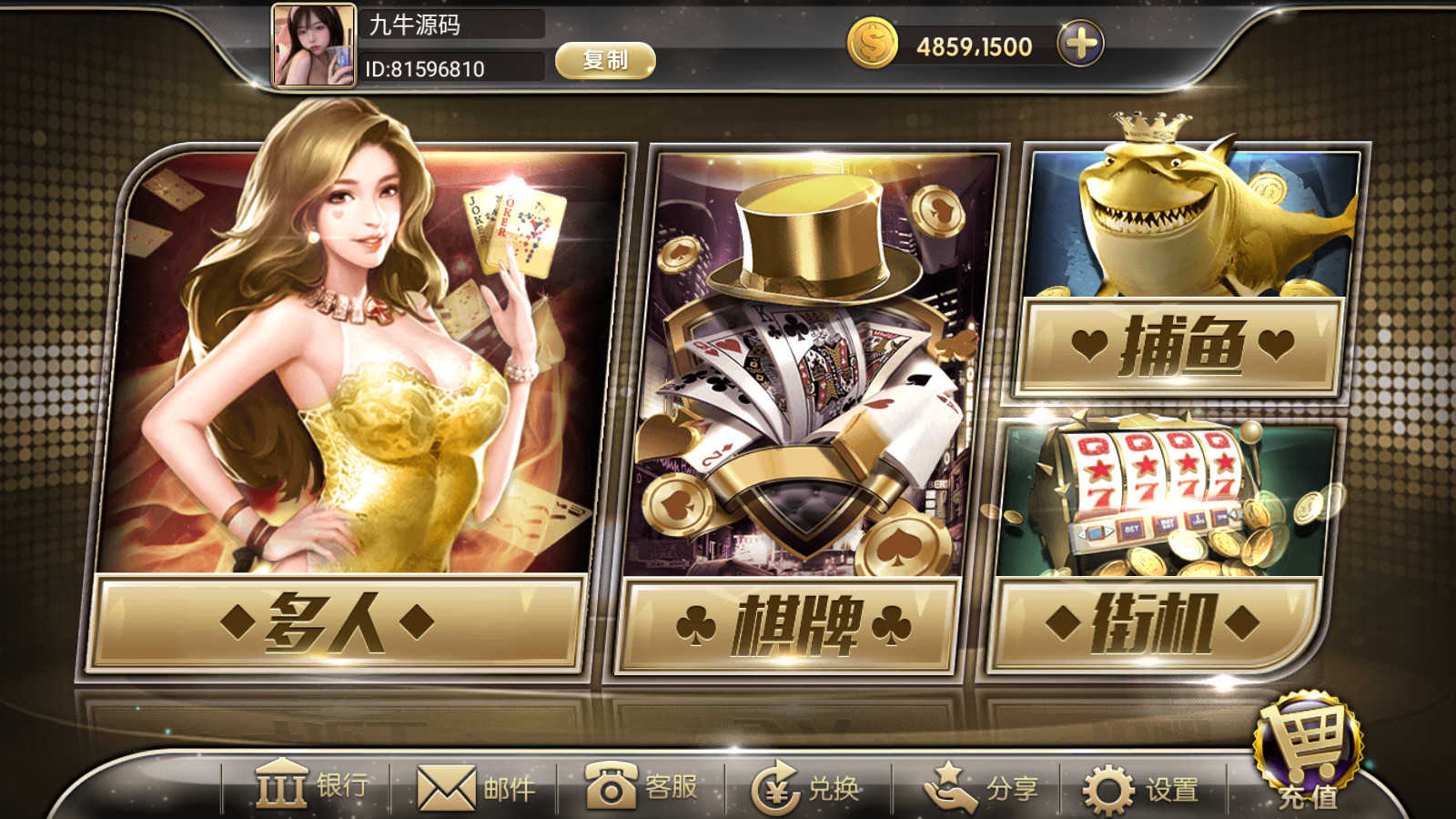Click the 复制 copy button
This screenshot has width=1456, height=819.
pos(607,61)
